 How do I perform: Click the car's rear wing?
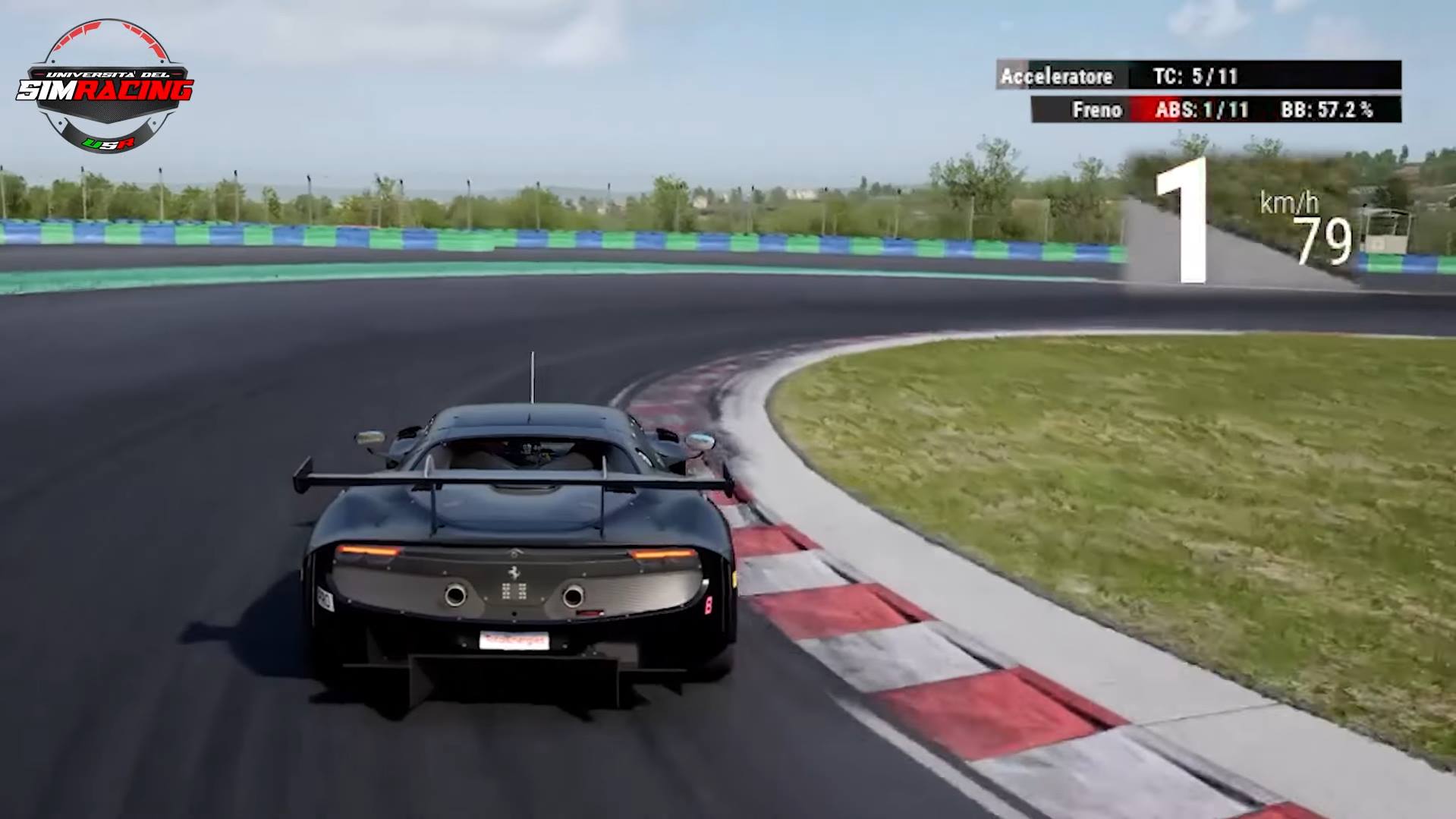point(516,478)
